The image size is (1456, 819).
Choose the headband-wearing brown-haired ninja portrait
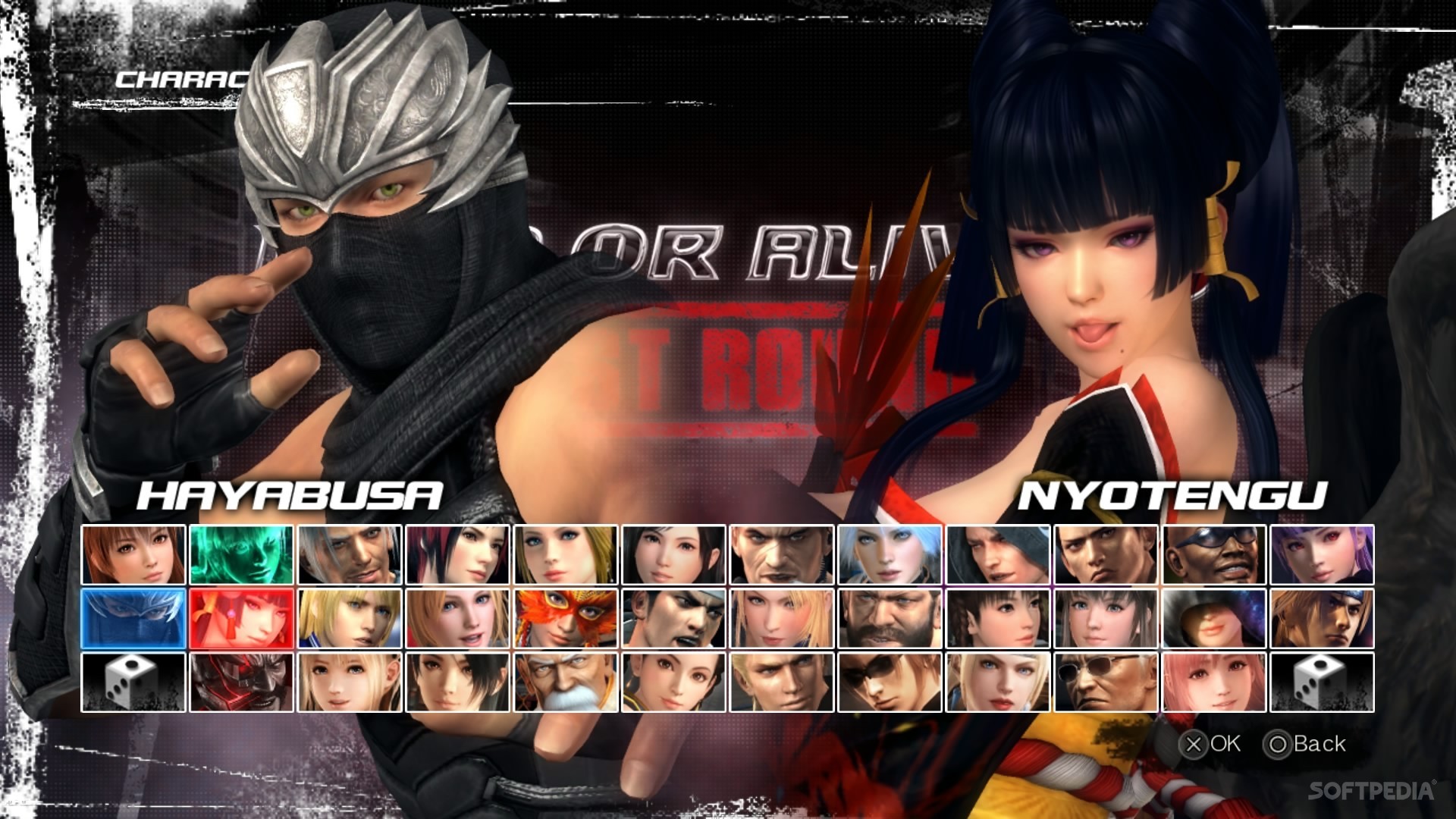pyautogui.click(x=1322, y=618)
